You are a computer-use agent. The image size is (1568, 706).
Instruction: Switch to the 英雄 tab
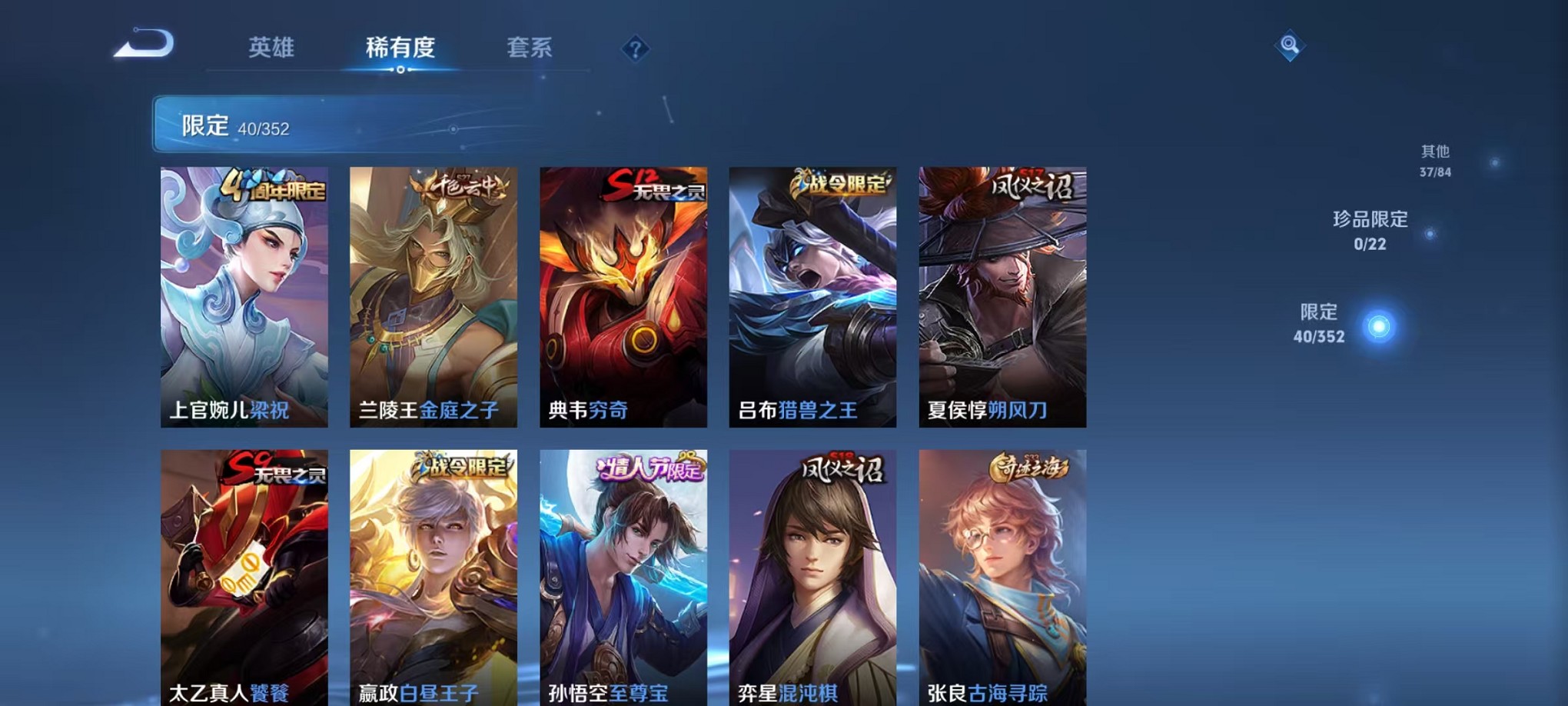271,48
